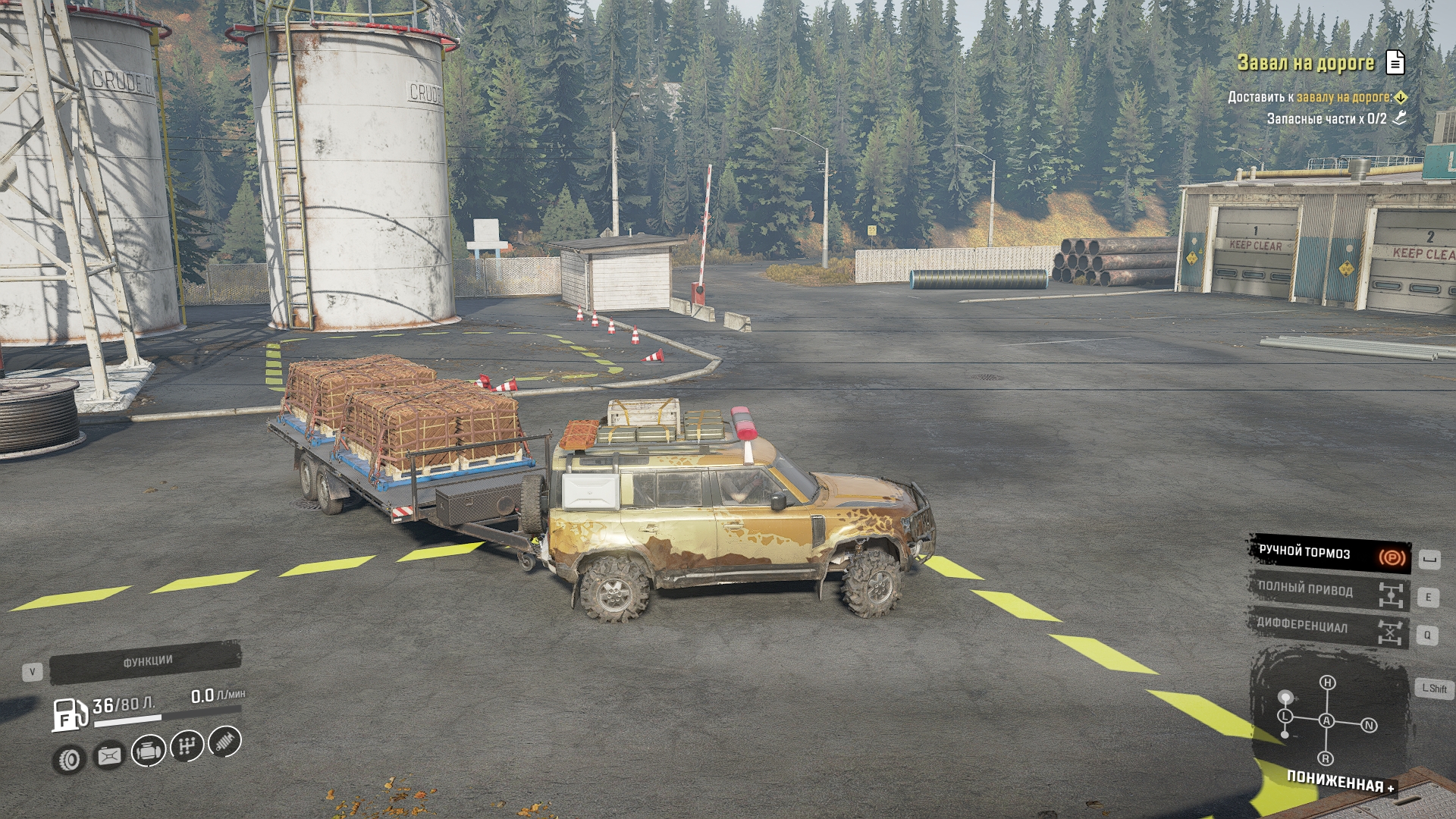Screen dimensions: 1456x819
Task: Click the gearbox status icon
Action: click(187, 746)
